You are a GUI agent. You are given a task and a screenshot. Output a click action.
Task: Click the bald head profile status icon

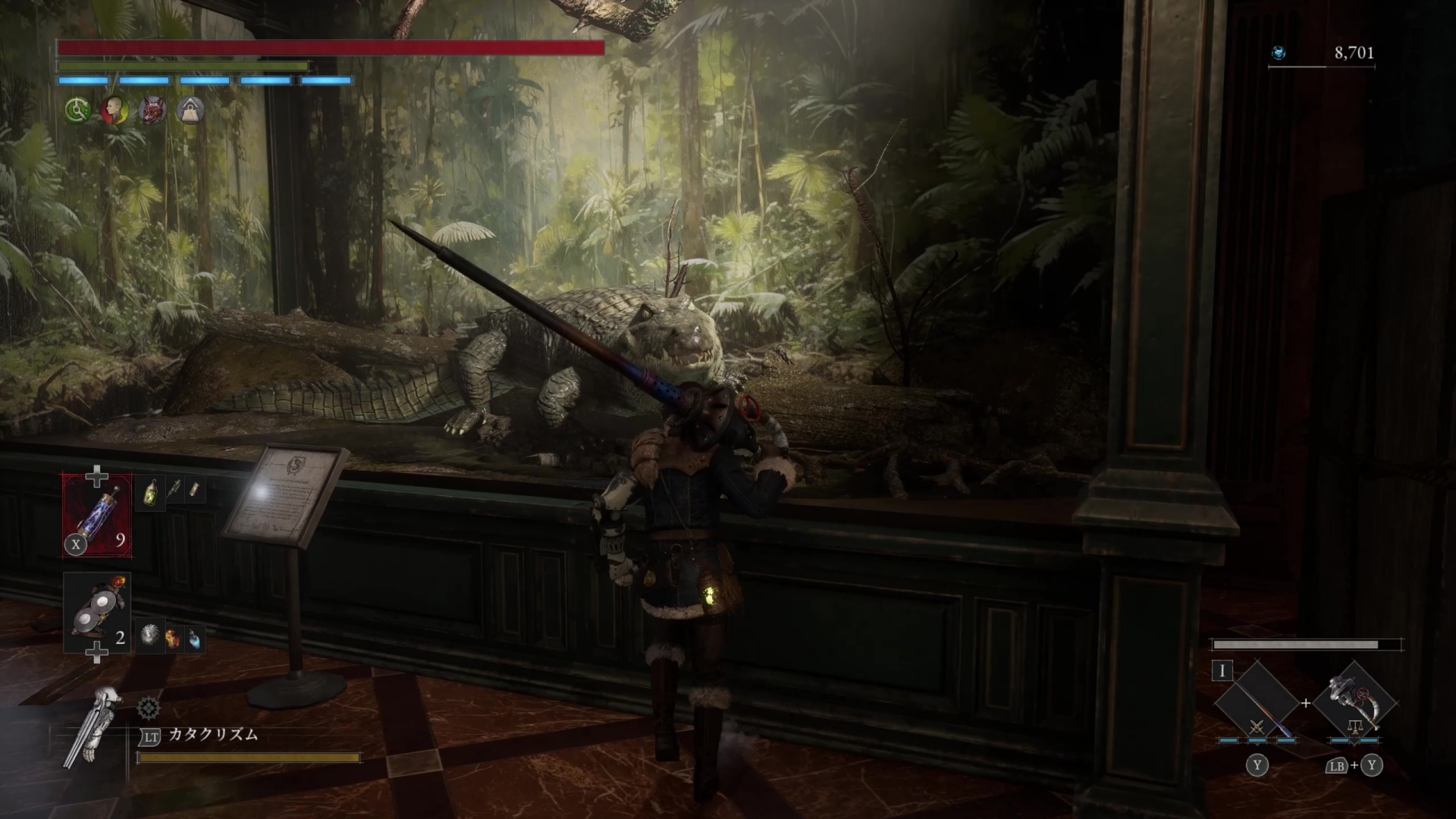coord(115,111)
